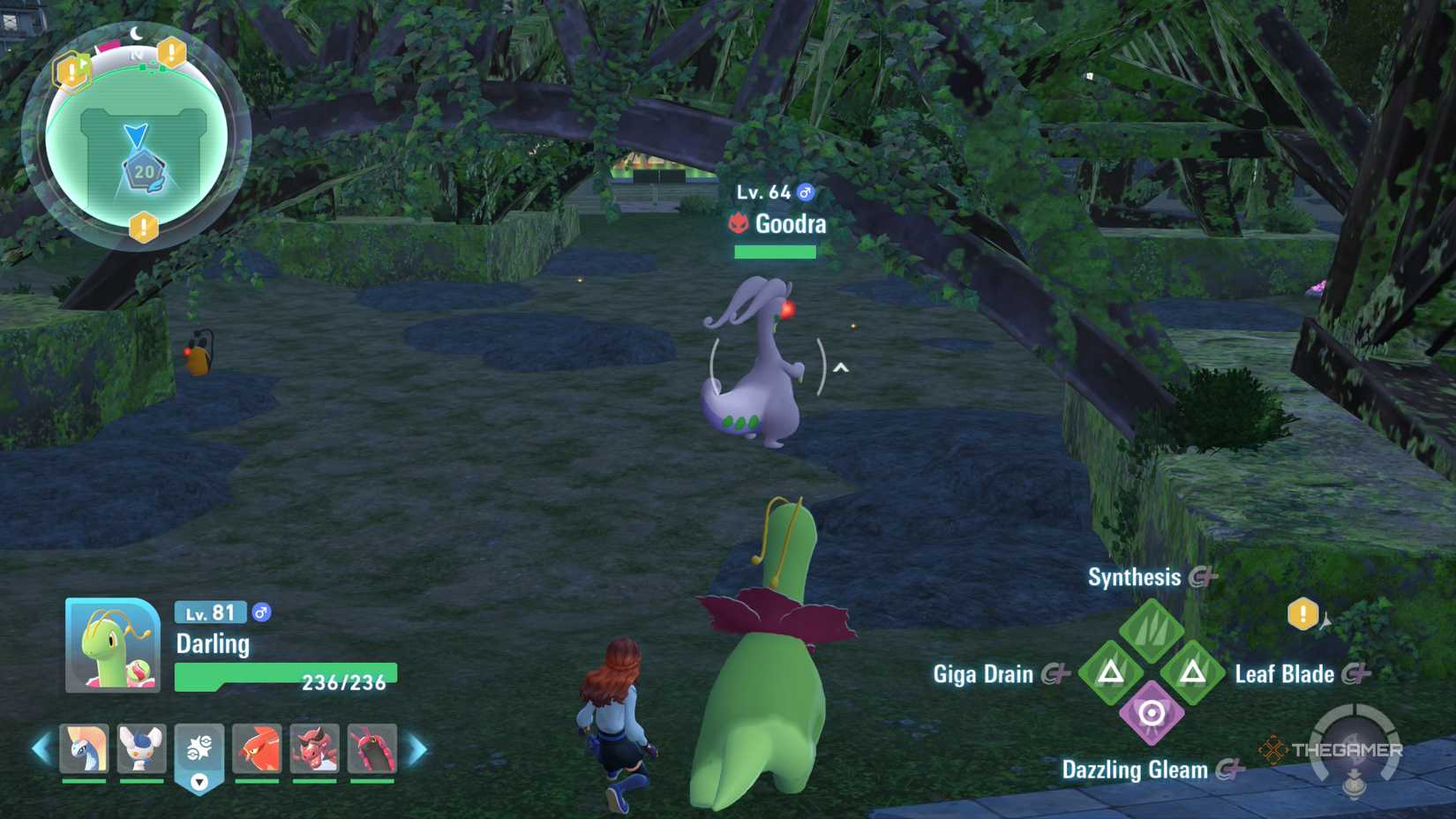Click the Goodra name label
This screenshot has width=1456, height=819.
pos(790,224)
